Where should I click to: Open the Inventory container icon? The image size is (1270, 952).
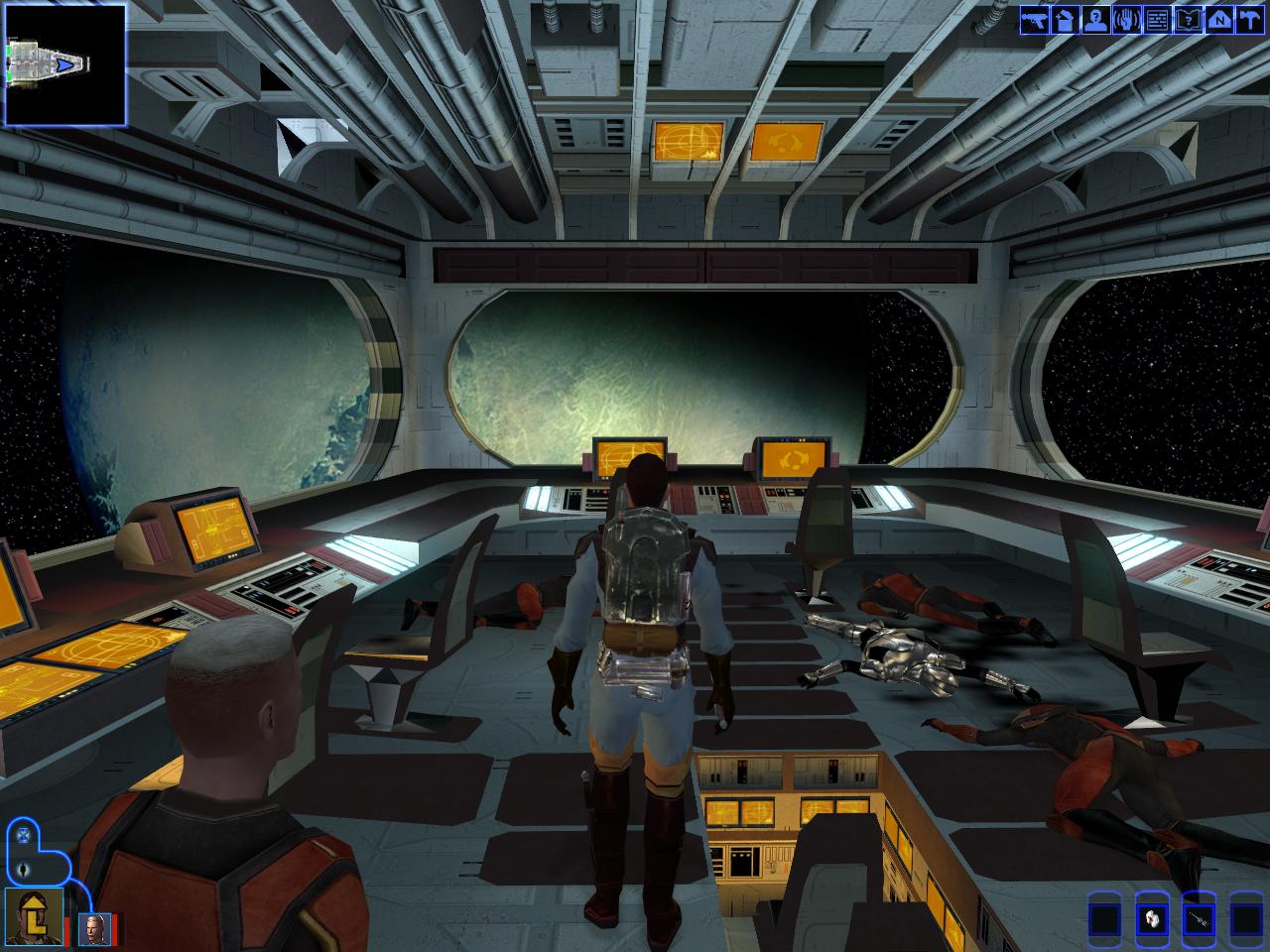click(x=1065, y=19)
